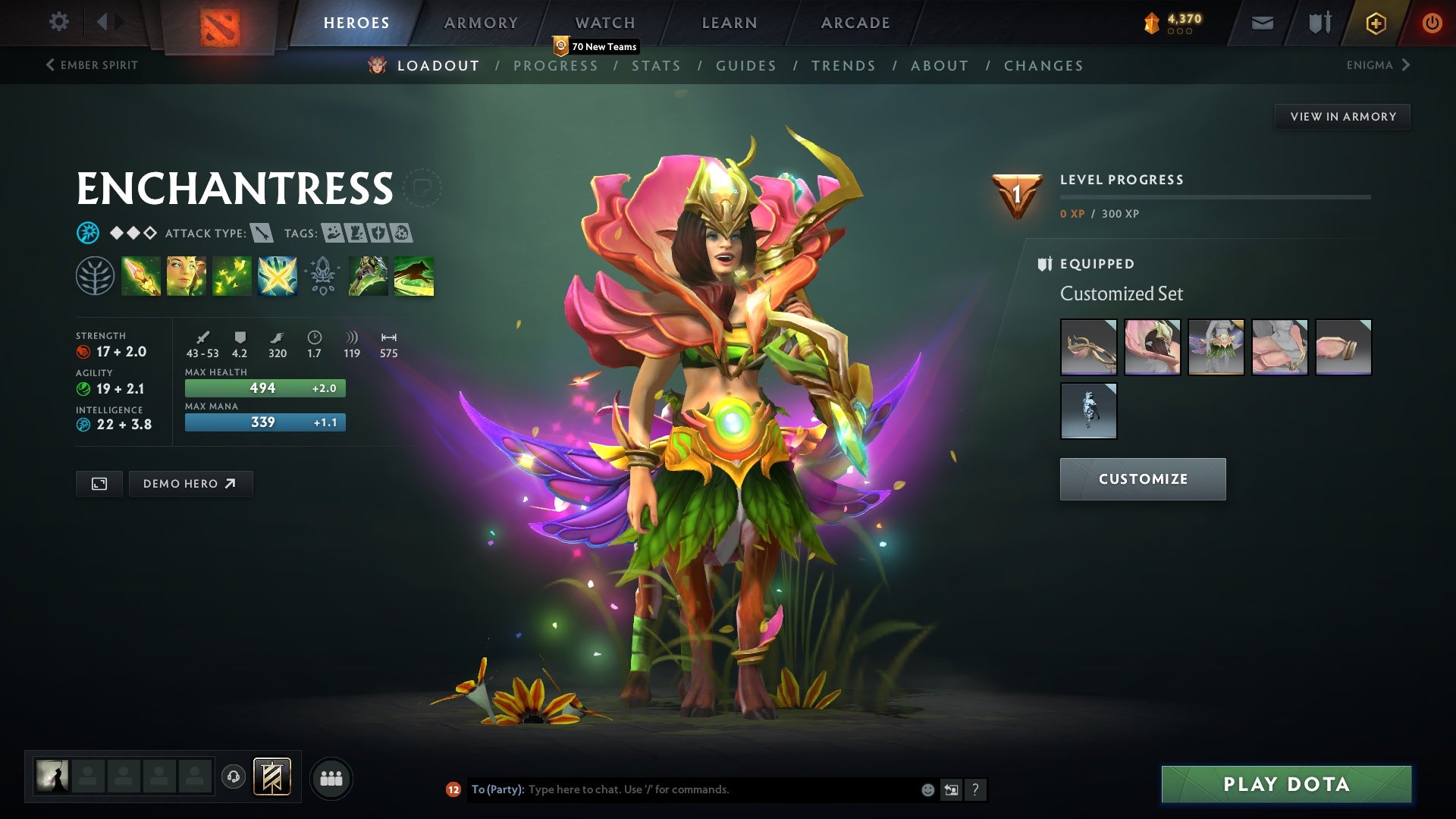Open Dota Plus with the gold hexagon icon

click(x=1375, y=22)
